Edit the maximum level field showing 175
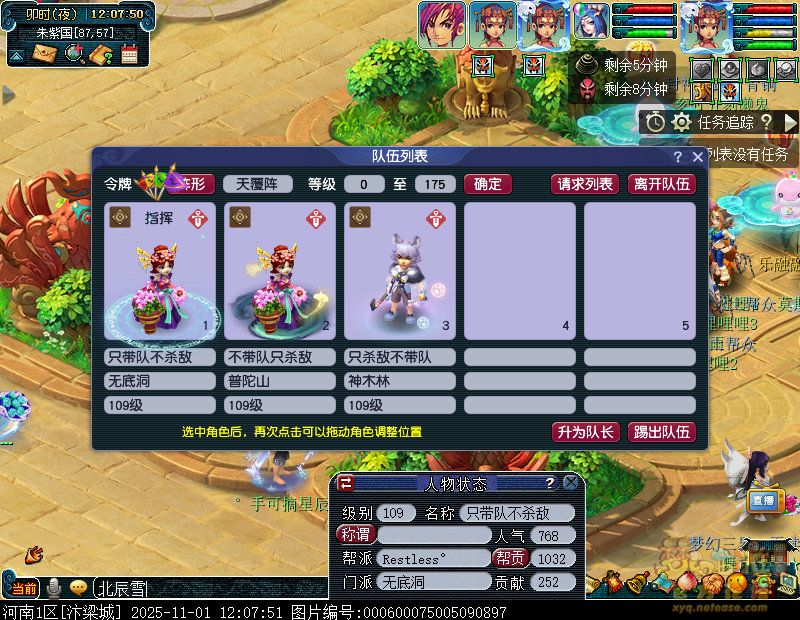This screenshot has width=800, height=620. pos(434,184)
